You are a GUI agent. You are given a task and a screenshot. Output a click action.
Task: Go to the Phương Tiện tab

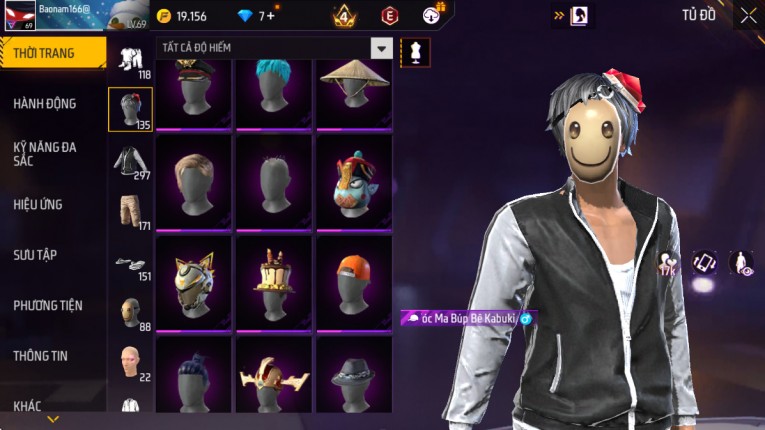click(x=48, y=305)
